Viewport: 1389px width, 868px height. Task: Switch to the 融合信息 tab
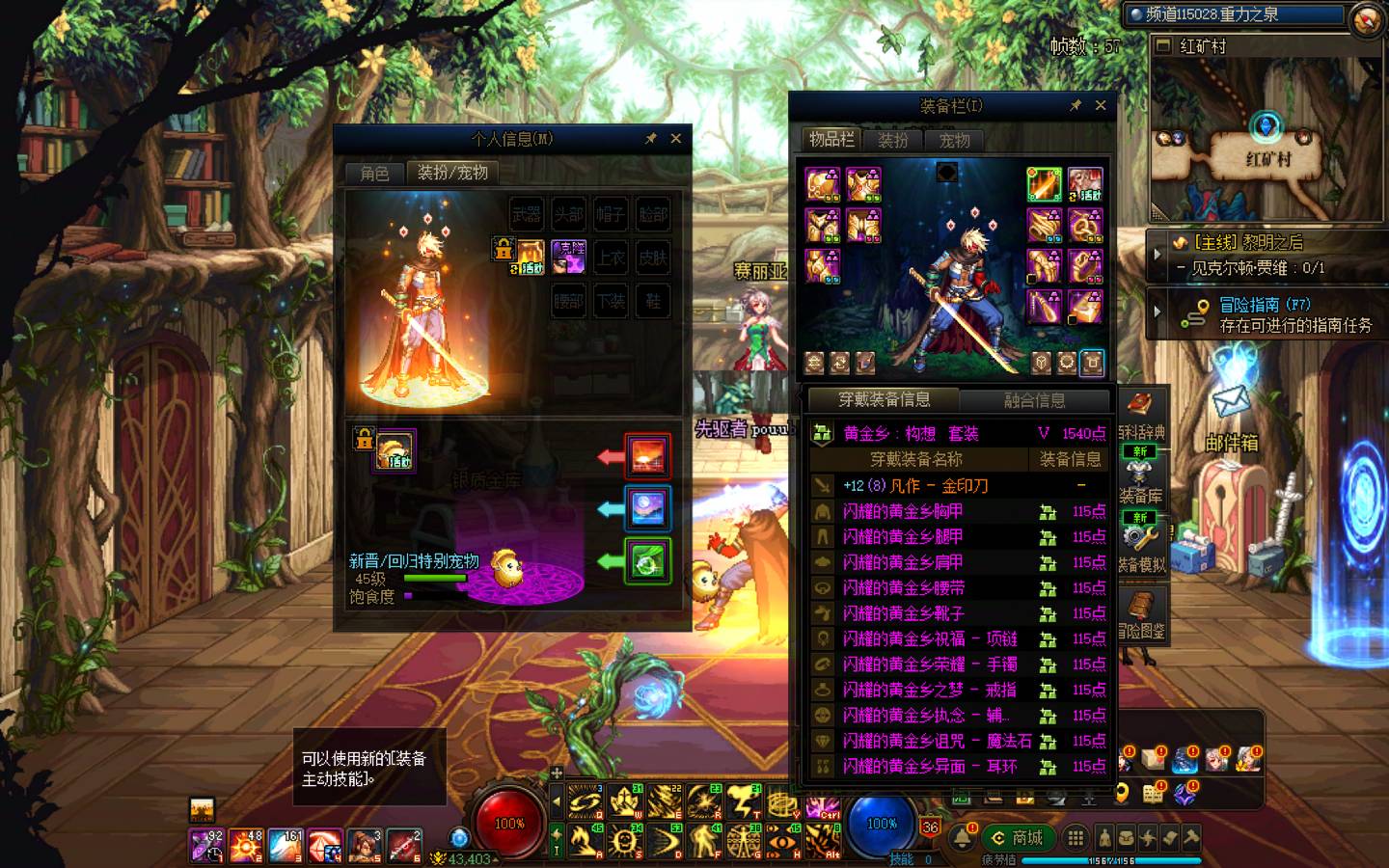[1035, 399]
